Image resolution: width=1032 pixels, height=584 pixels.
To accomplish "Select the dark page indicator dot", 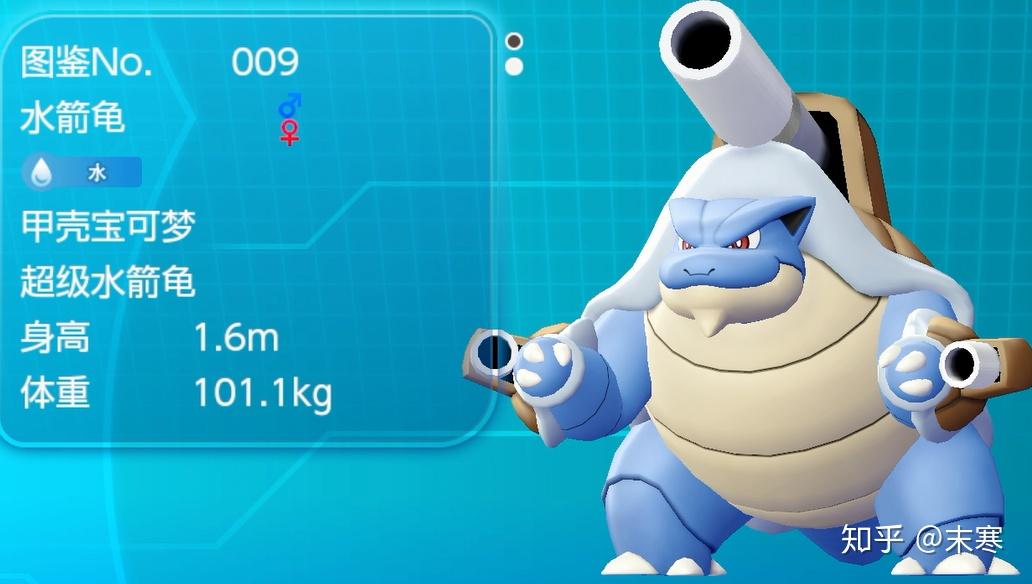I will (x=514, y=42).
